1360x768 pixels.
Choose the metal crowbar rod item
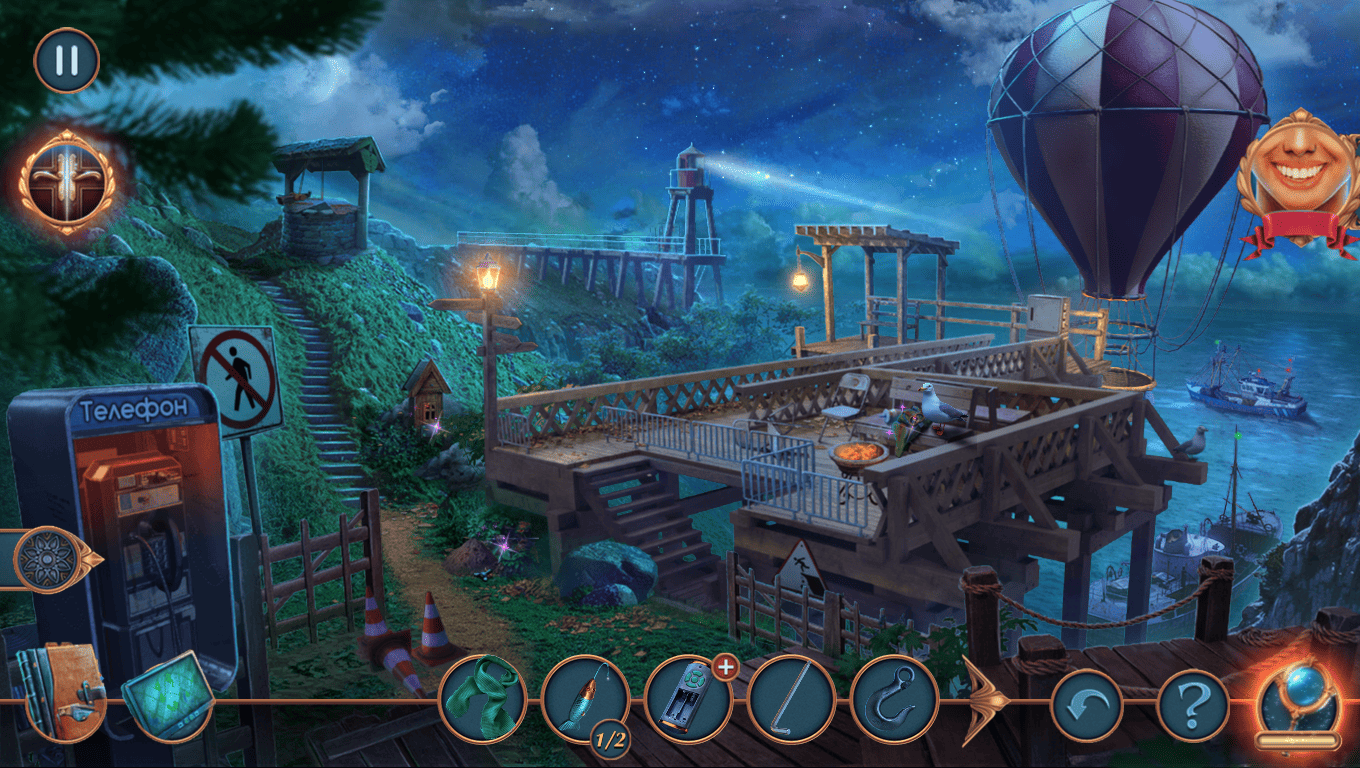point(791,699)
